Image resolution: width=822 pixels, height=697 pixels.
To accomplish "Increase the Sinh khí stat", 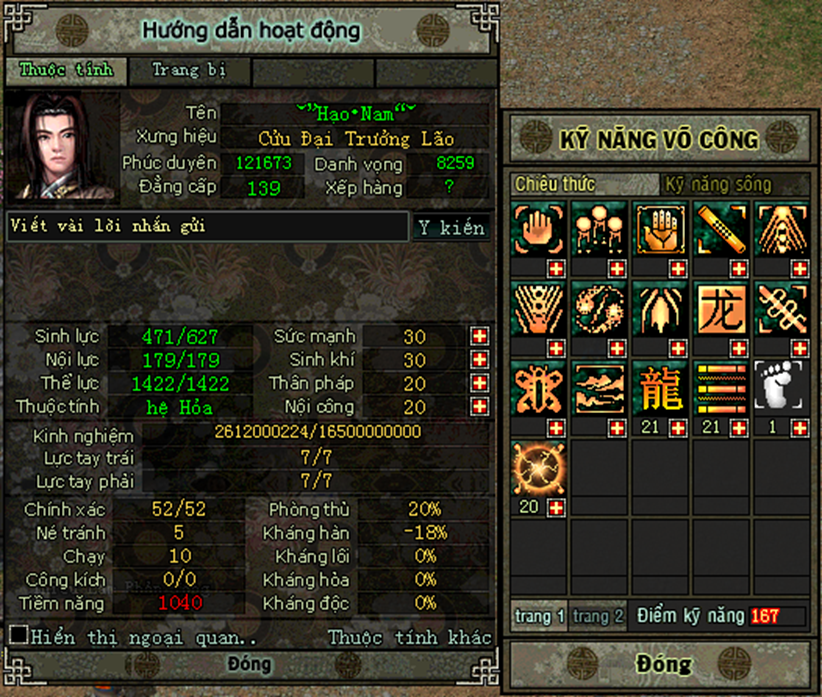I will click(x=480, y=360).
